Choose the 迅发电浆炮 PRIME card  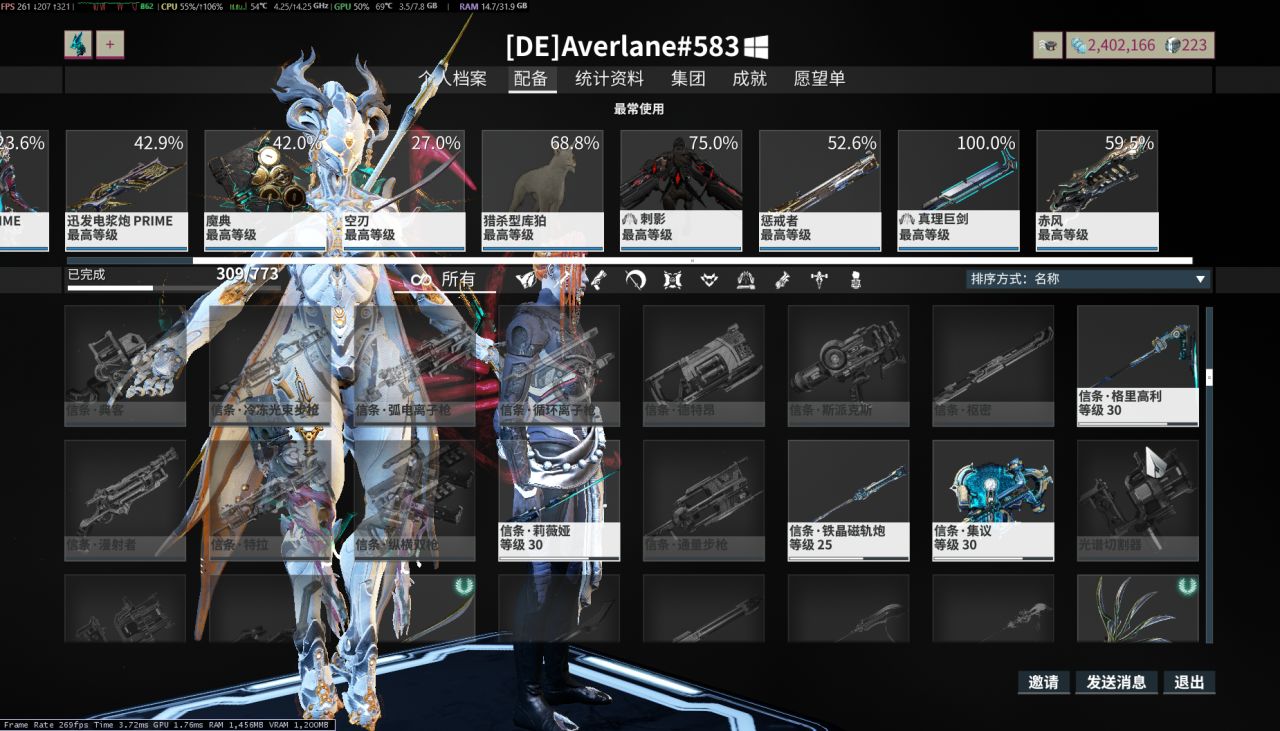coord(126,190)
